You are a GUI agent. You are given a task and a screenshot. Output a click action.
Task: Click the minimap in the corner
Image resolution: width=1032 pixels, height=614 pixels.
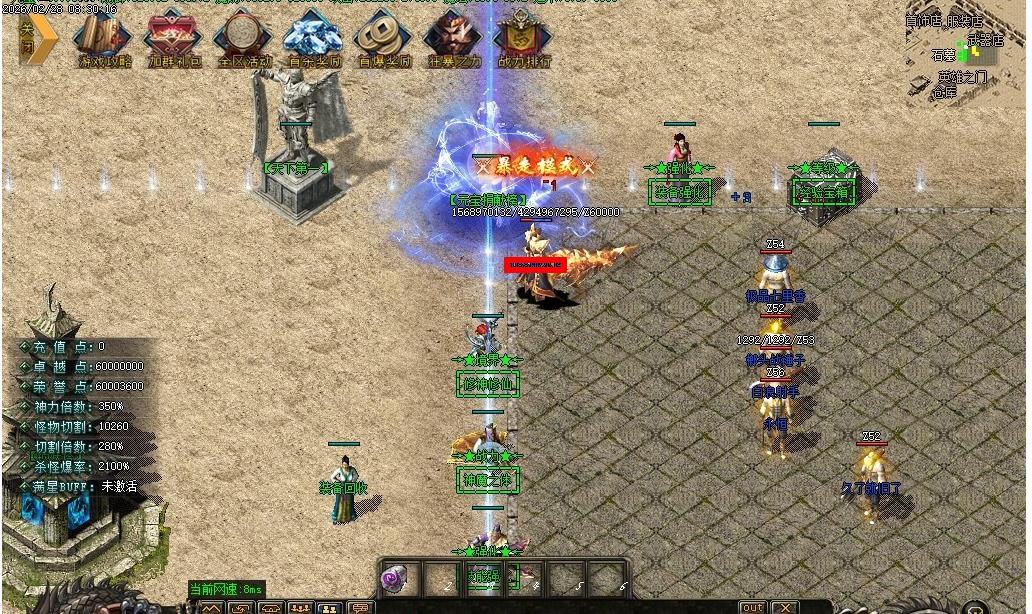tap(967, 52)
